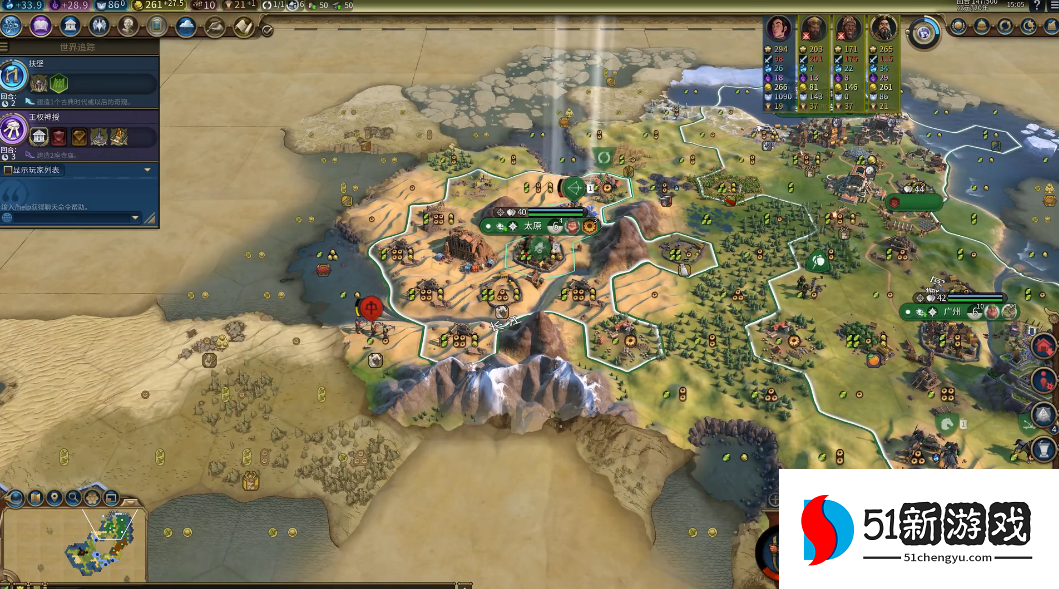Open the climate cloud button
This screenshot has width=1059, height=589.
point(186,26)
